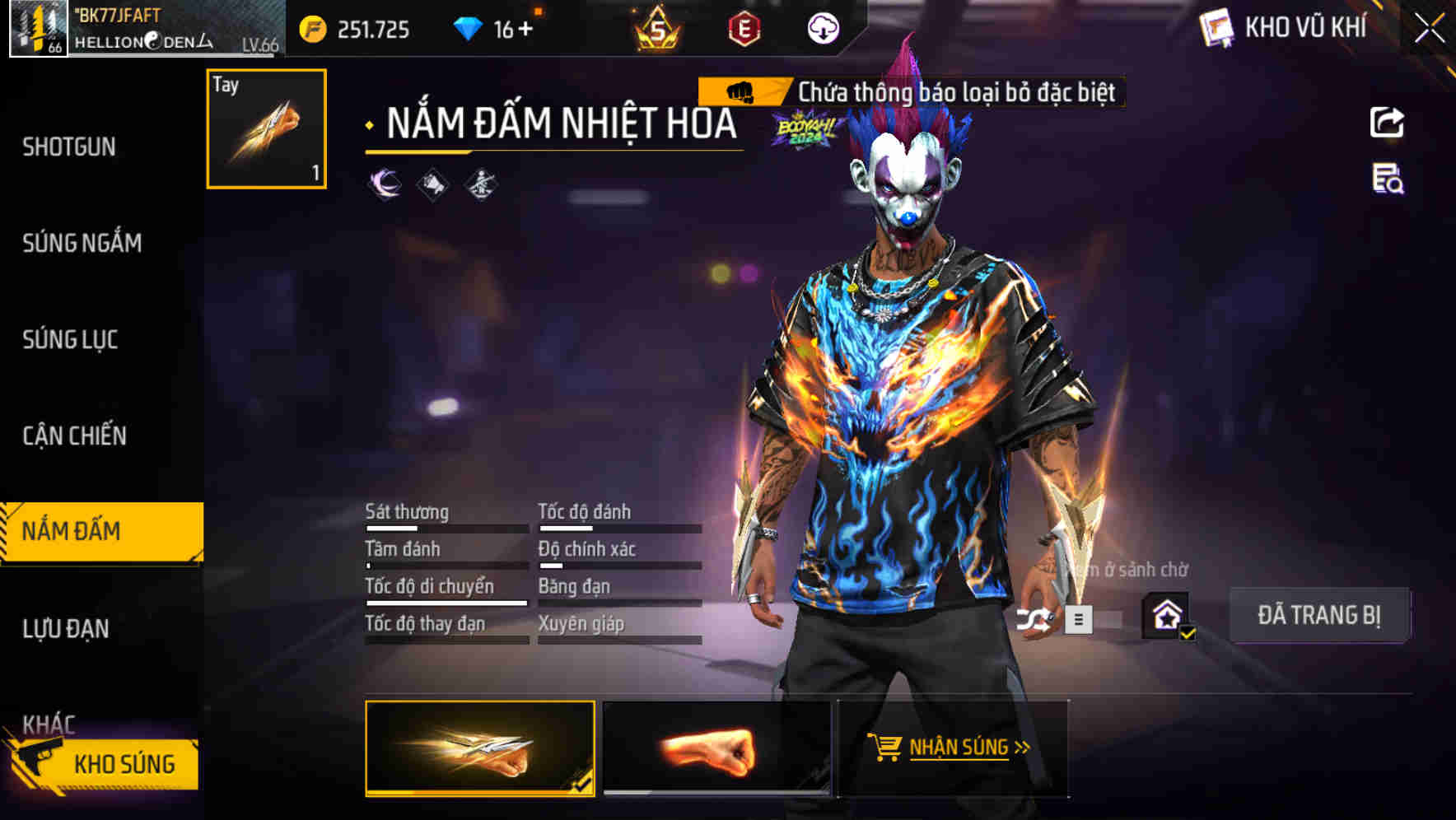1456x820 pixels.
Task: Click the crescent moon attribute icon
Action: 385,183
